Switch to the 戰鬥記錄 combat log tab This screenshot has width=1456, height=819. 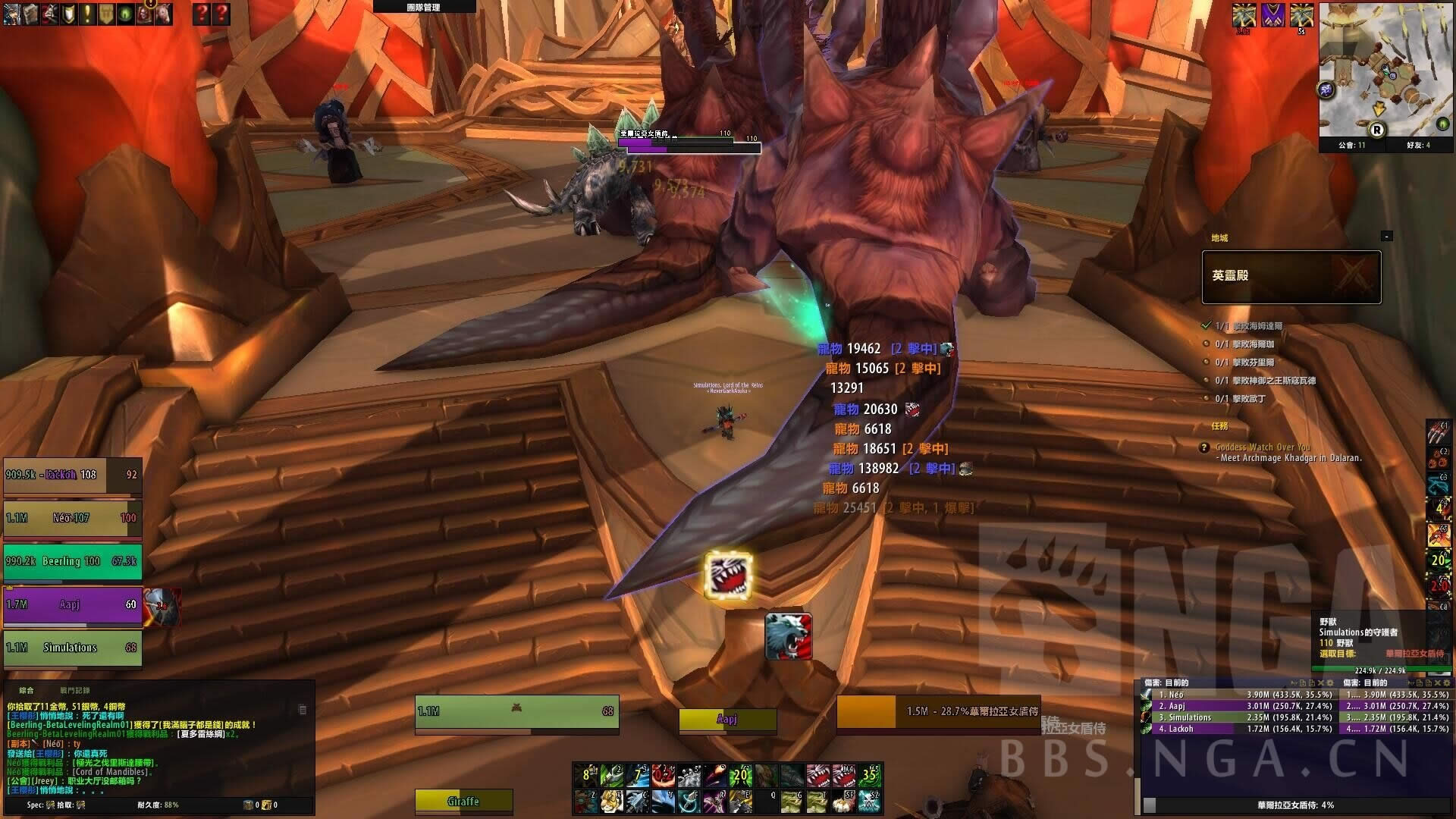pos(75,691)
